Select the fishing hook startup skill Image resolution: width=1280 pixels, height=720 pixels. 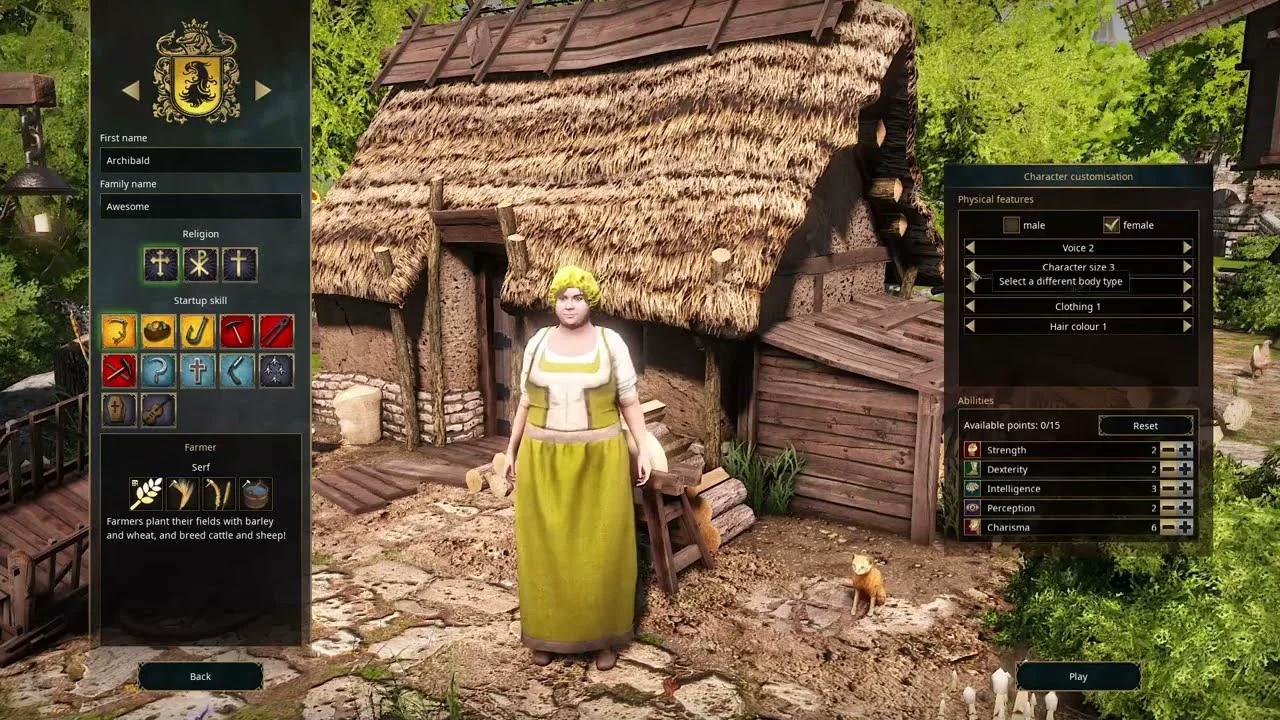click(x=199, y=331)
